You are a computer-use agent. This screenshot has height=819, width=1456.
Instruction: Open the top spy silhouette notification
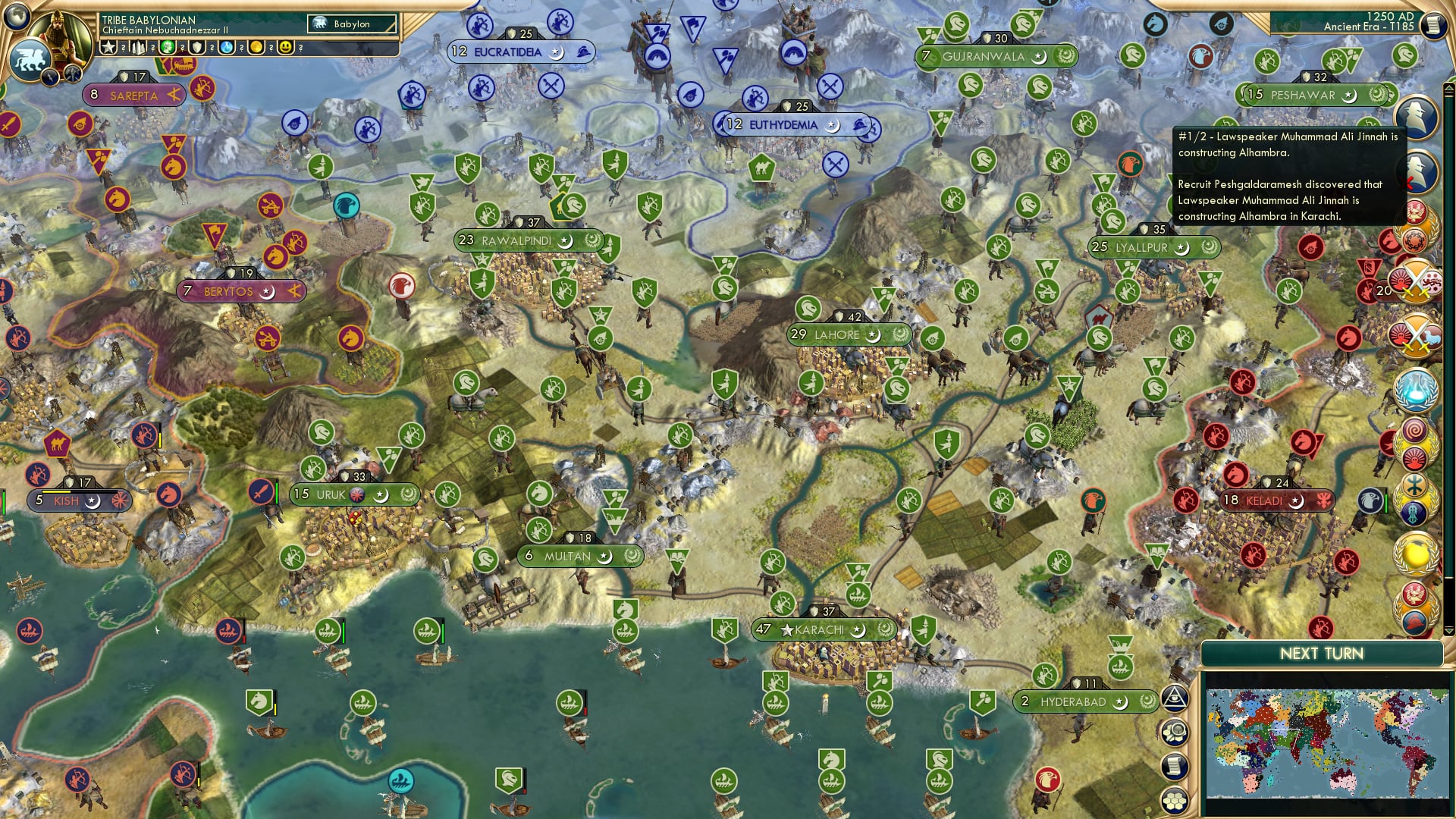coord(1417,118)
